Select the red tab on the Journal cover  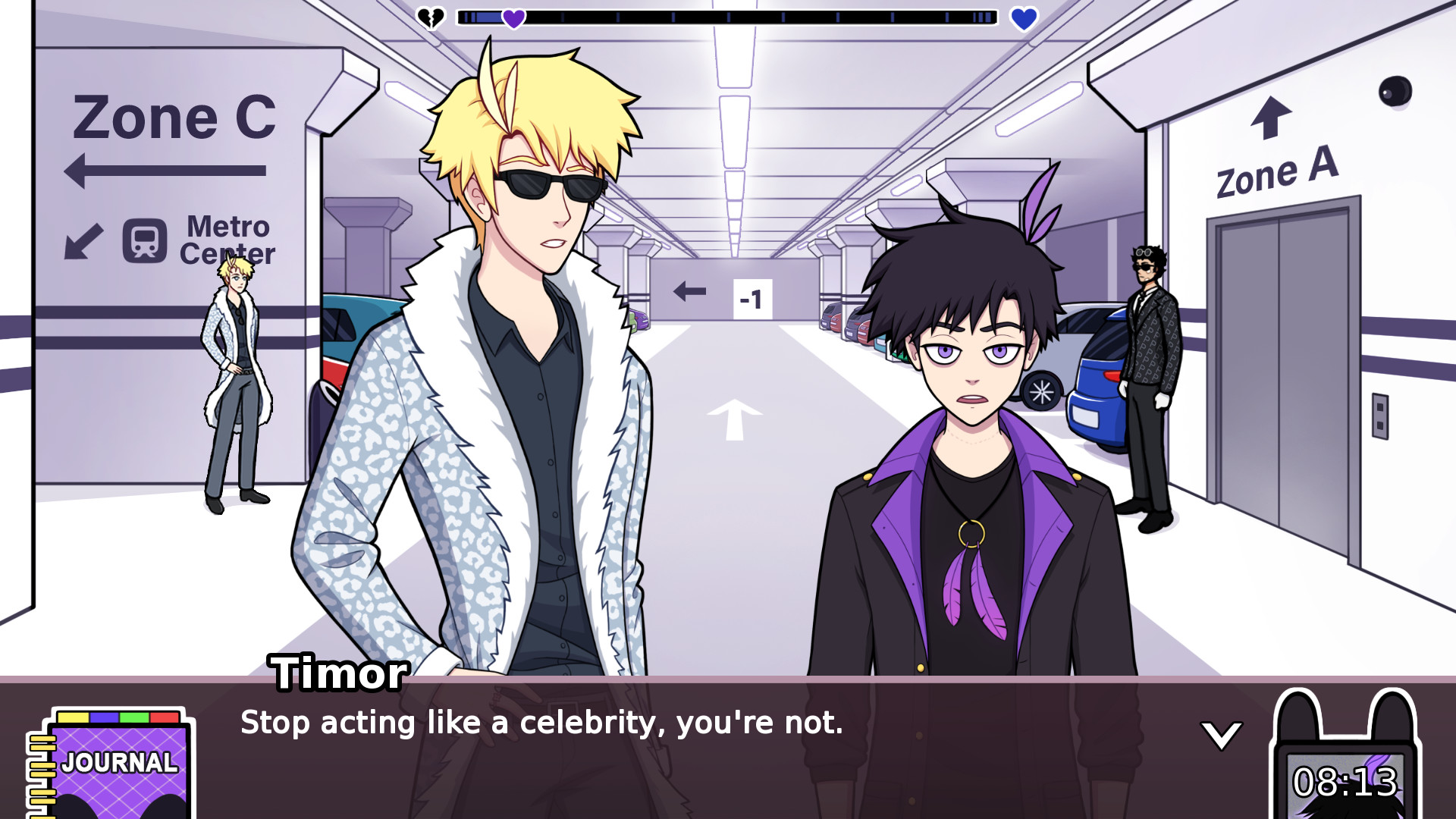(164, 717)
